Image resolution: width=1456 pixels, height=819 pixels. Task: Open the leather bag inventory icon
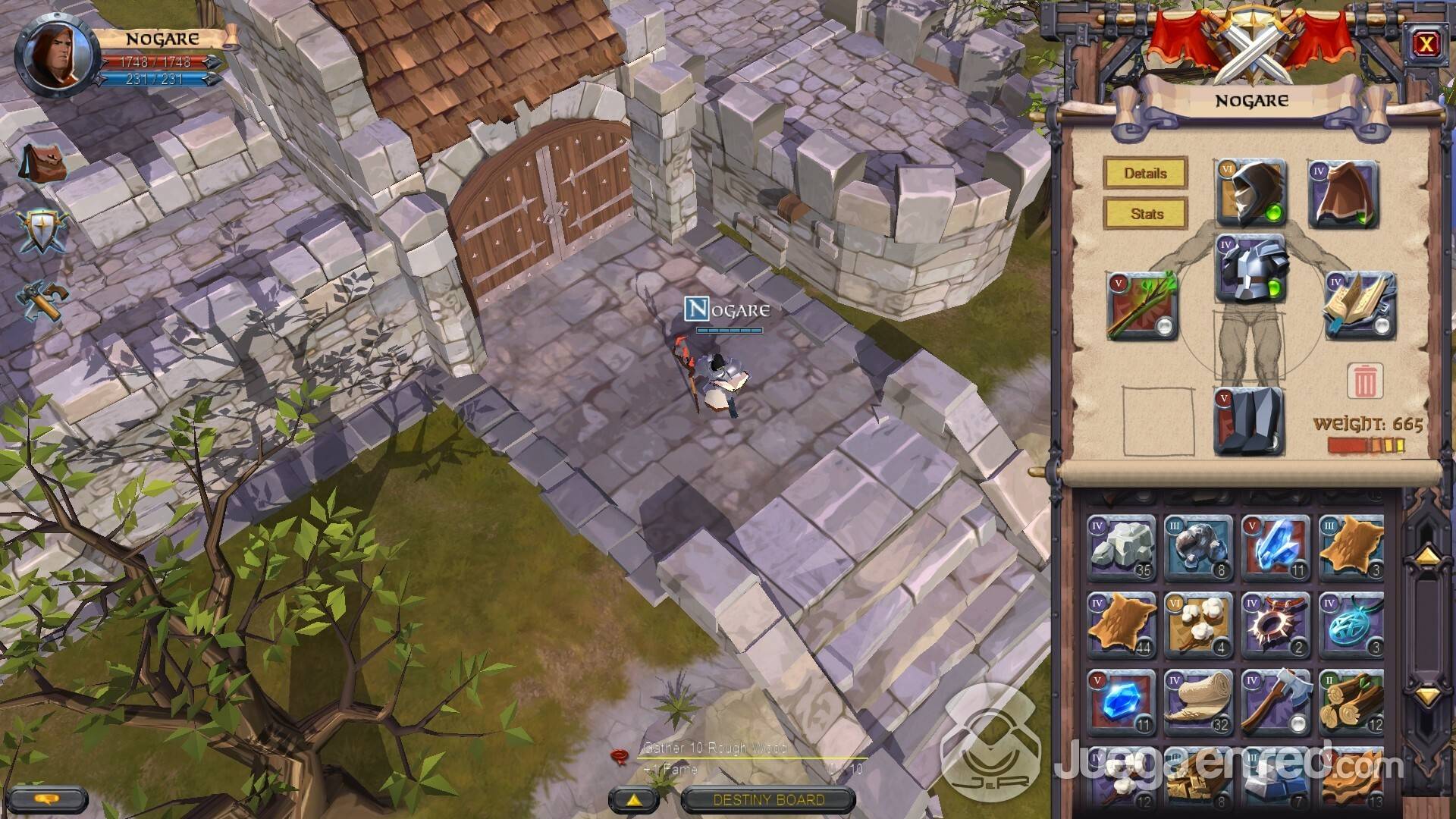[x=43, y=163]
